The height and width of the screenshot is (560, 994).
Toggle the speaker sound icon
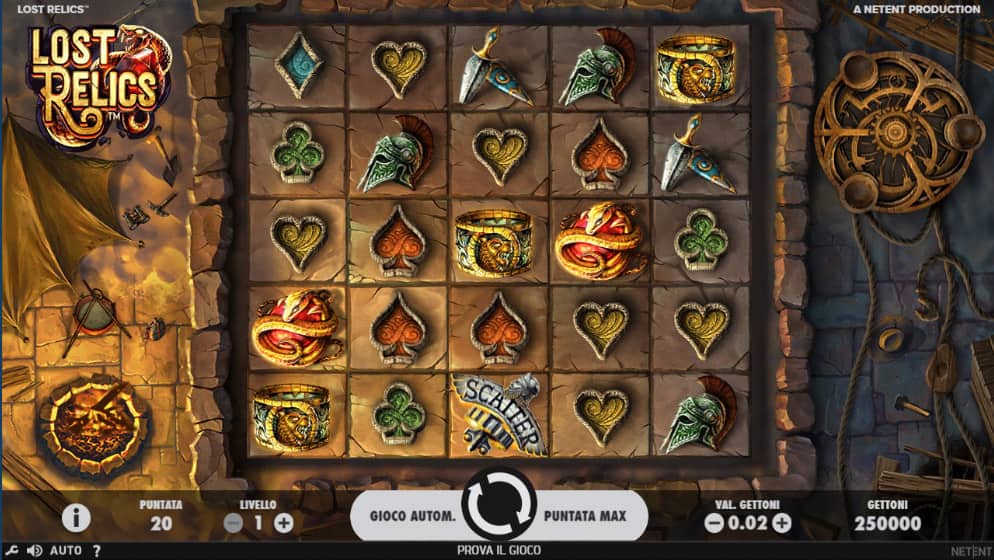tap(34, 550)
